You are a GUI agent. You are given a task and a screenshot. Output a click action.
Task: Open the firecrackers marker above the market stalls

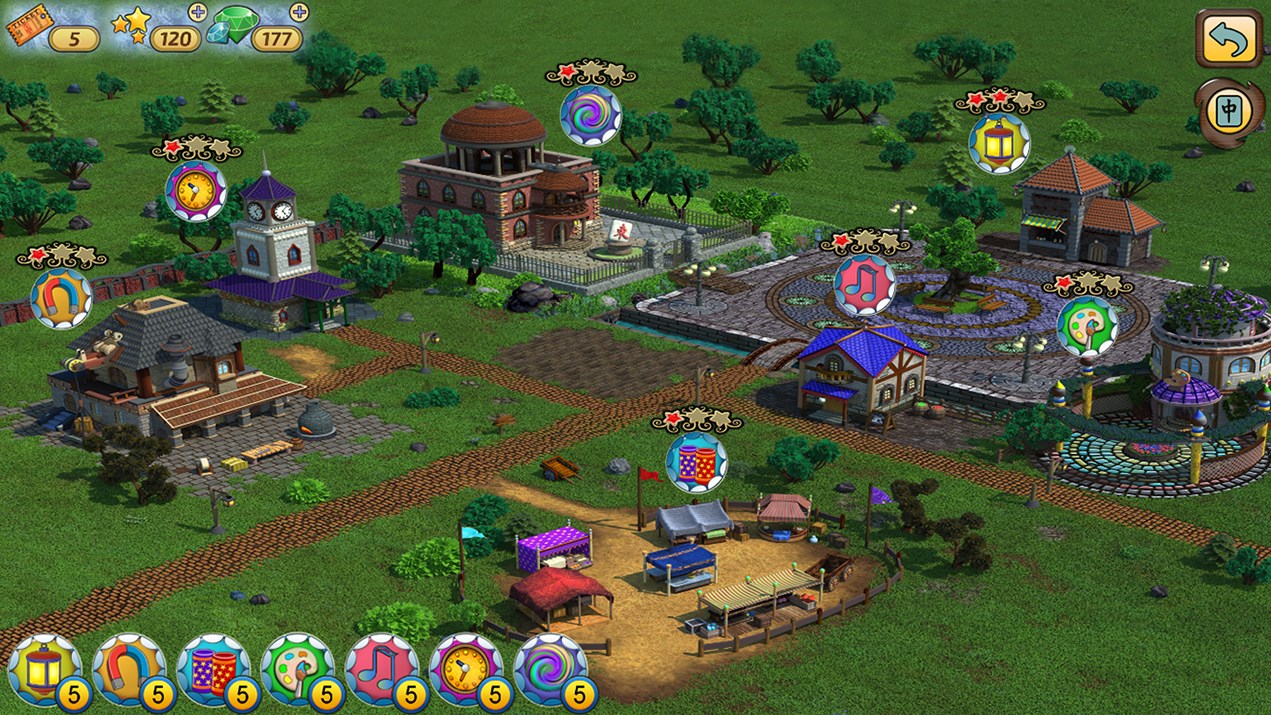point(696,462)
